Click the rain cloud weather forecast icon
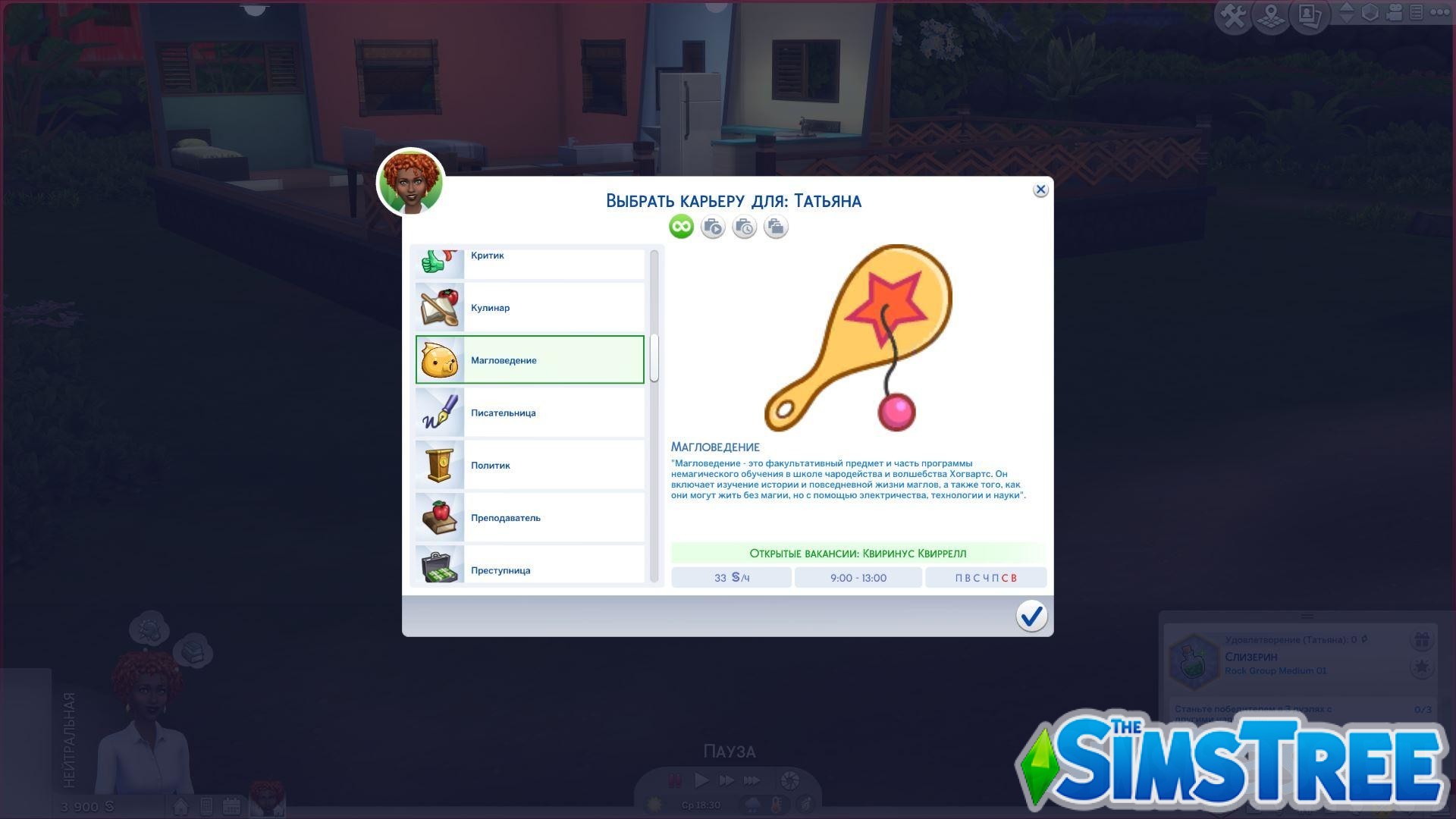This screenshot has height=819, width=1456. [753, 805]
